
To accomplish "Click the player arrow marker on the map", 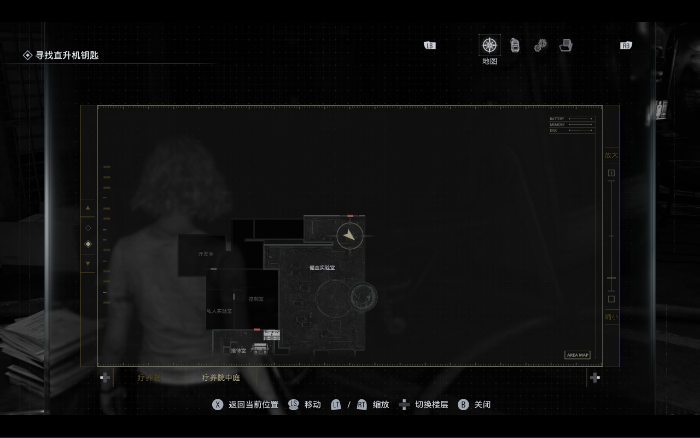I will pos(348,236).
